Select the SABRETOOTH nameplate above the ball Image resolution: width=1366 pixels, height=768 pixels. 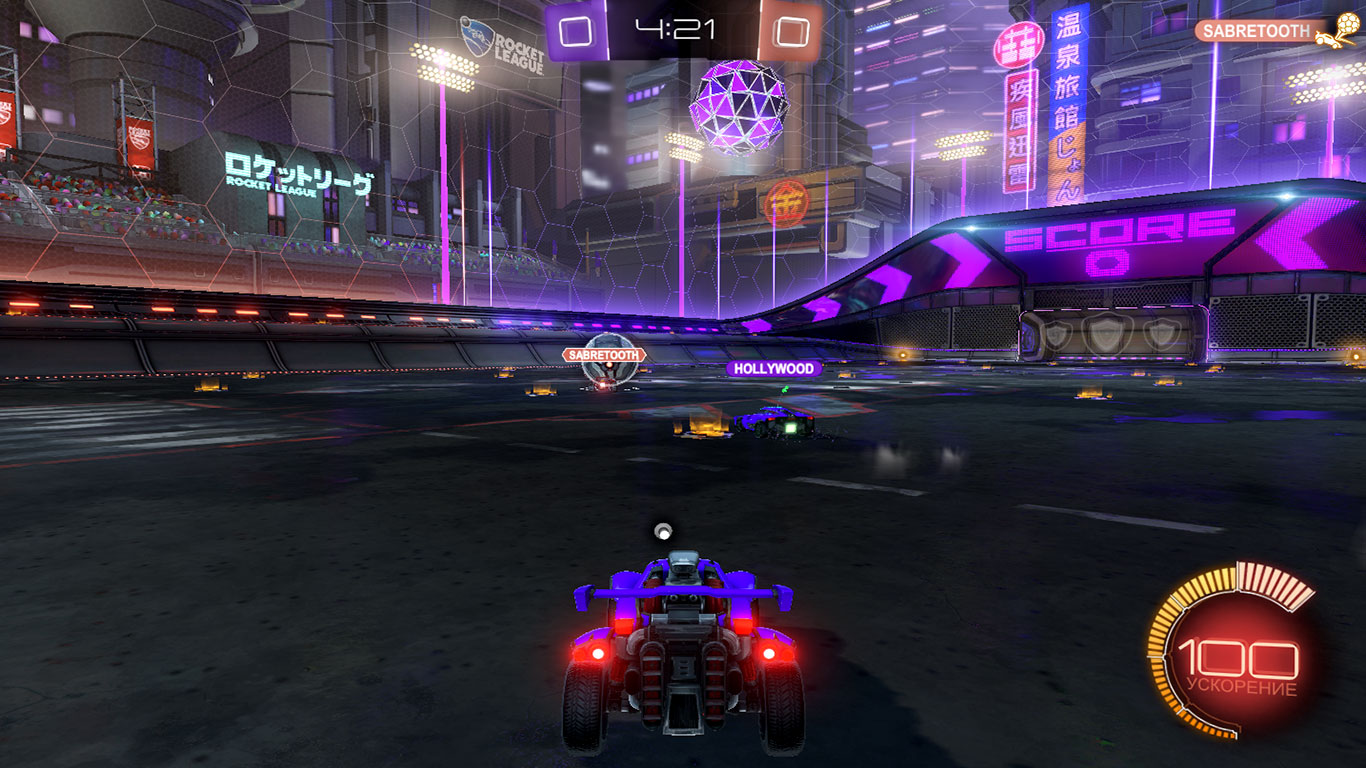click(x=604, y=355)
